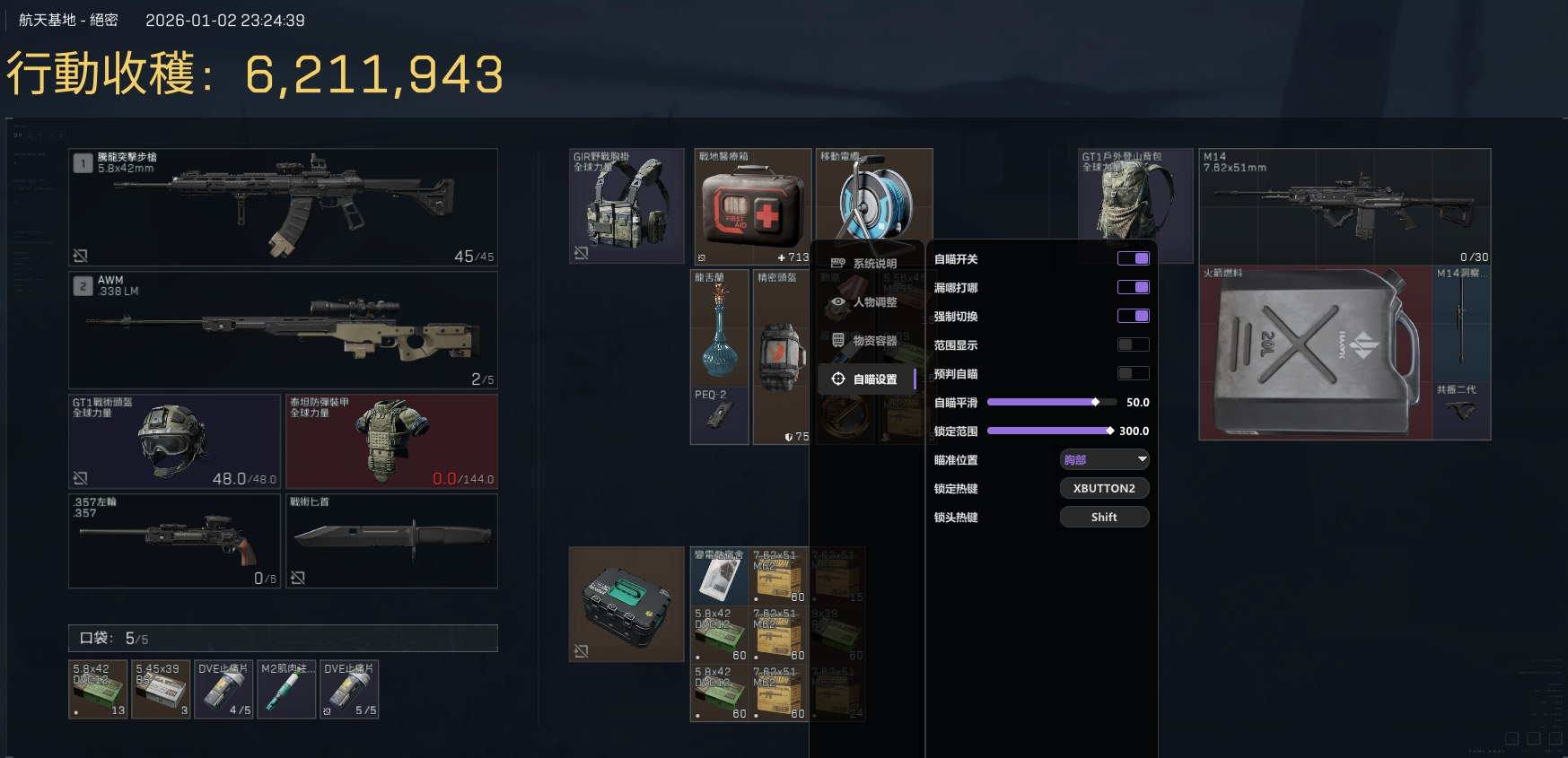Screen dimensions: 1568x758
Task: Select the AWM .338 LM sniper rifle
Action: click(x=283, y=330)
